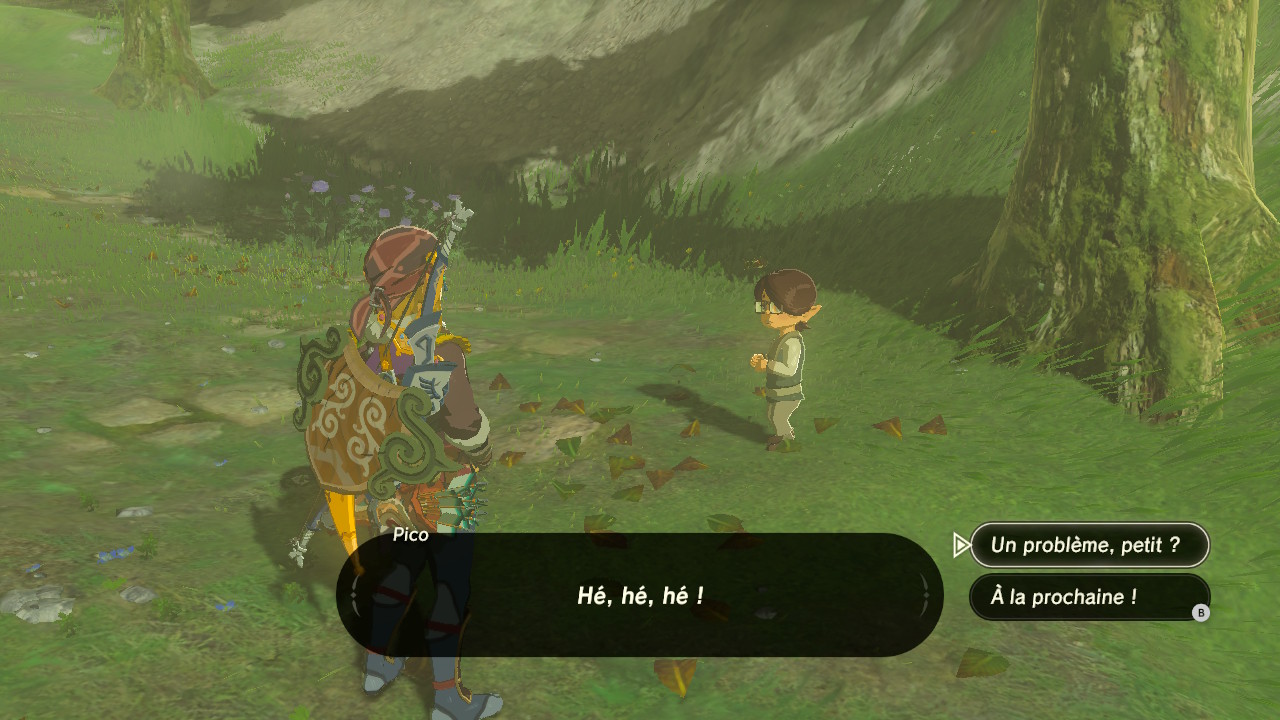Choose the reply "Un problème, petit ?"
Screen dimensions: 1280x720
(x=1088, y=545)
